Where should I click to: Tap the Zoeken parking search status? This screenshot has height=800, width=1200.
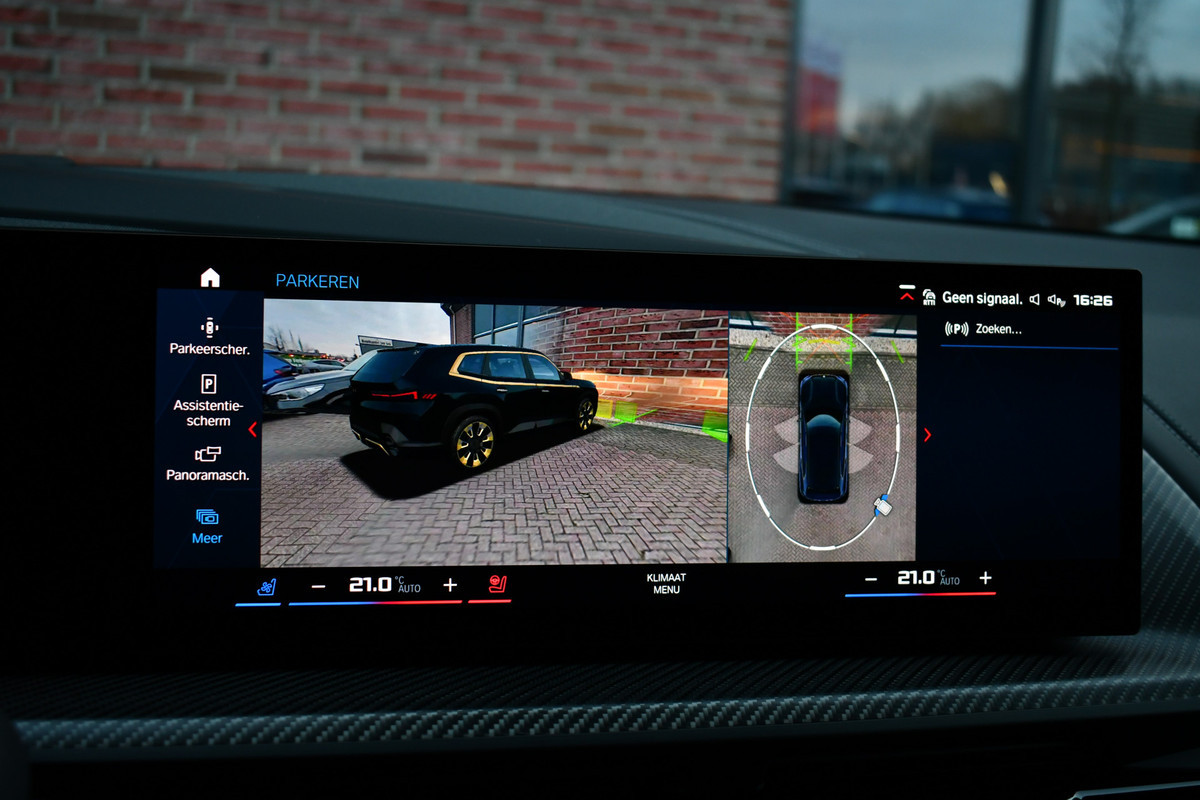pyautogui.click(x=984, y=329)
